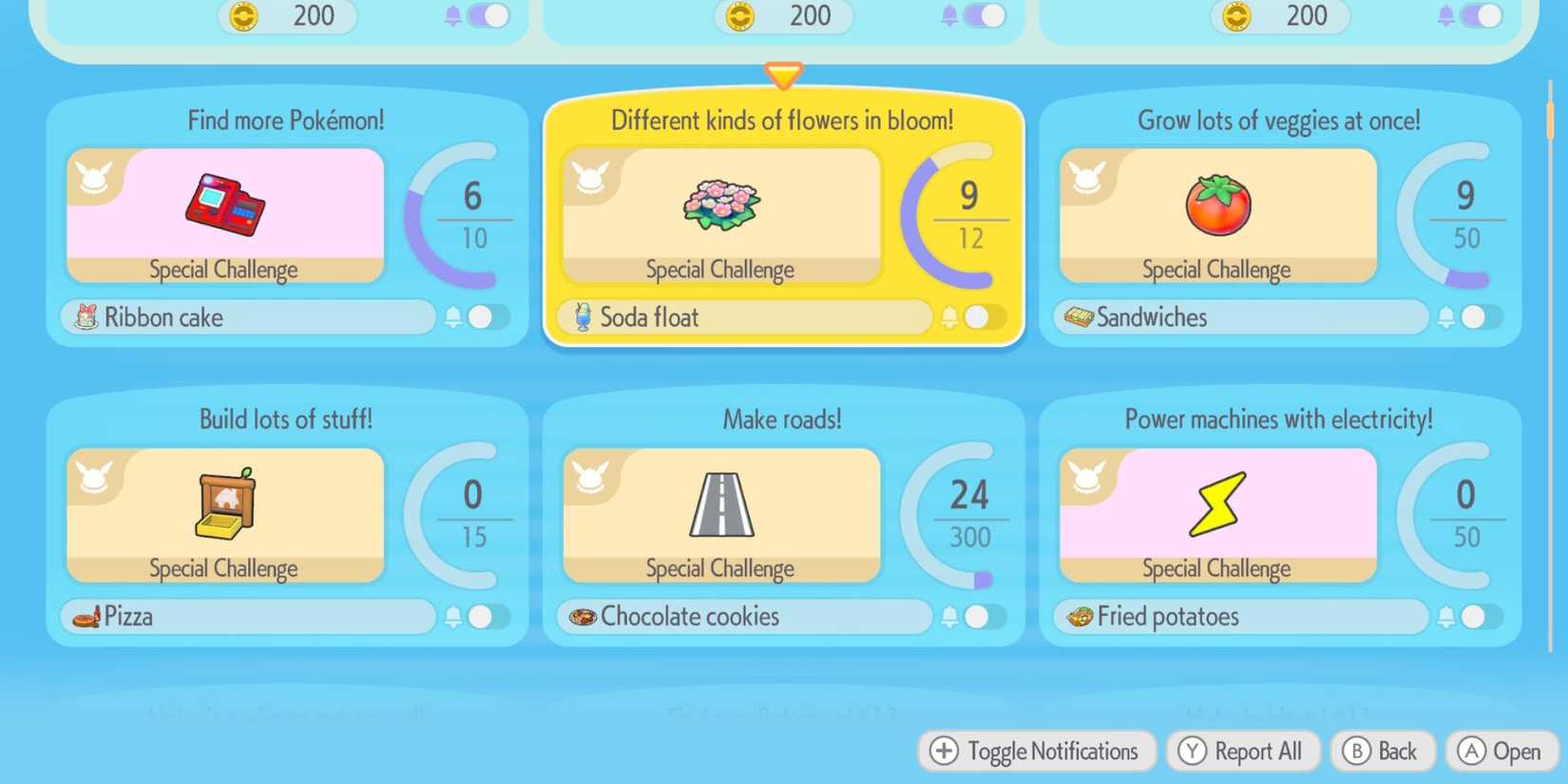This screenshot has height=784, width=1568.
Task: Select the road icon in Make roads challenge
Action: tap(724, 506)
